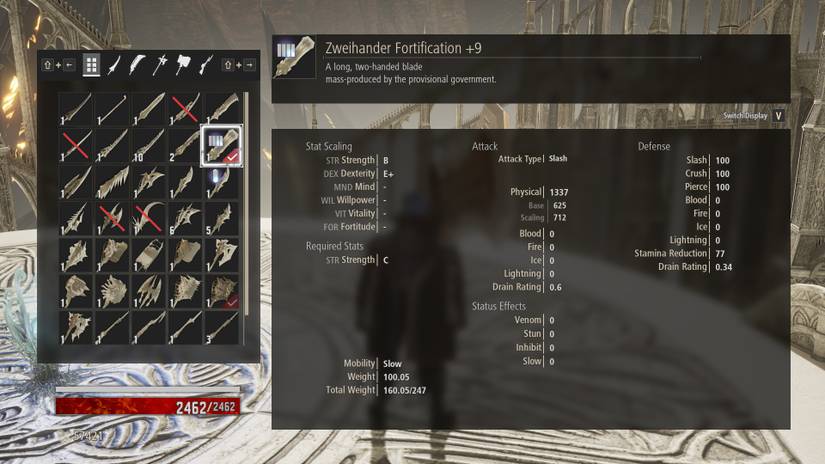Switch to the all weapons grid tab
Viewport: 825px width, 464px height.
click(x=91, y=66)
